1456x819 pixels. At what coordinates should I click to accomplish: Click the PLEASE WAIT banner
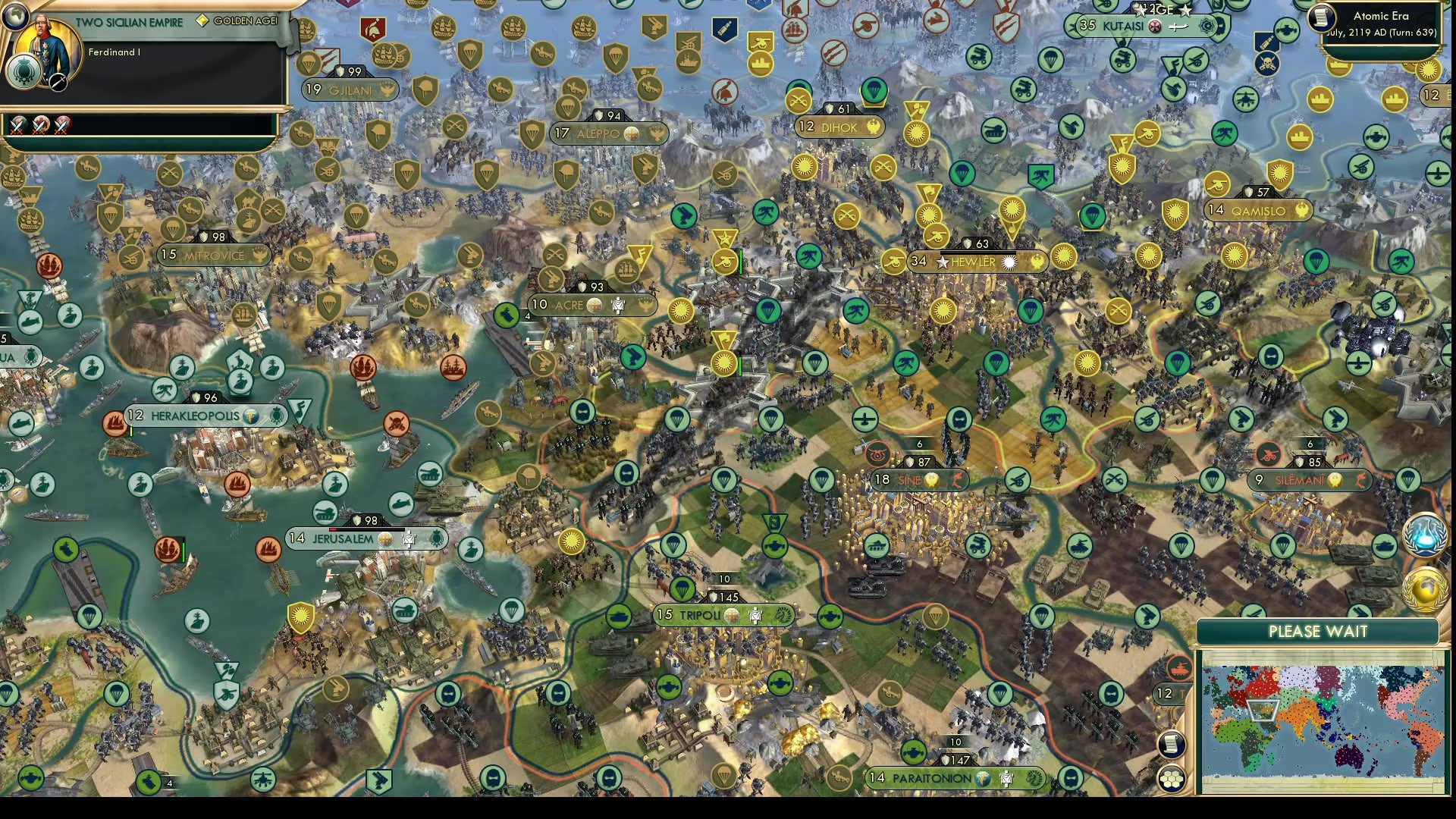coord(1318,632)
